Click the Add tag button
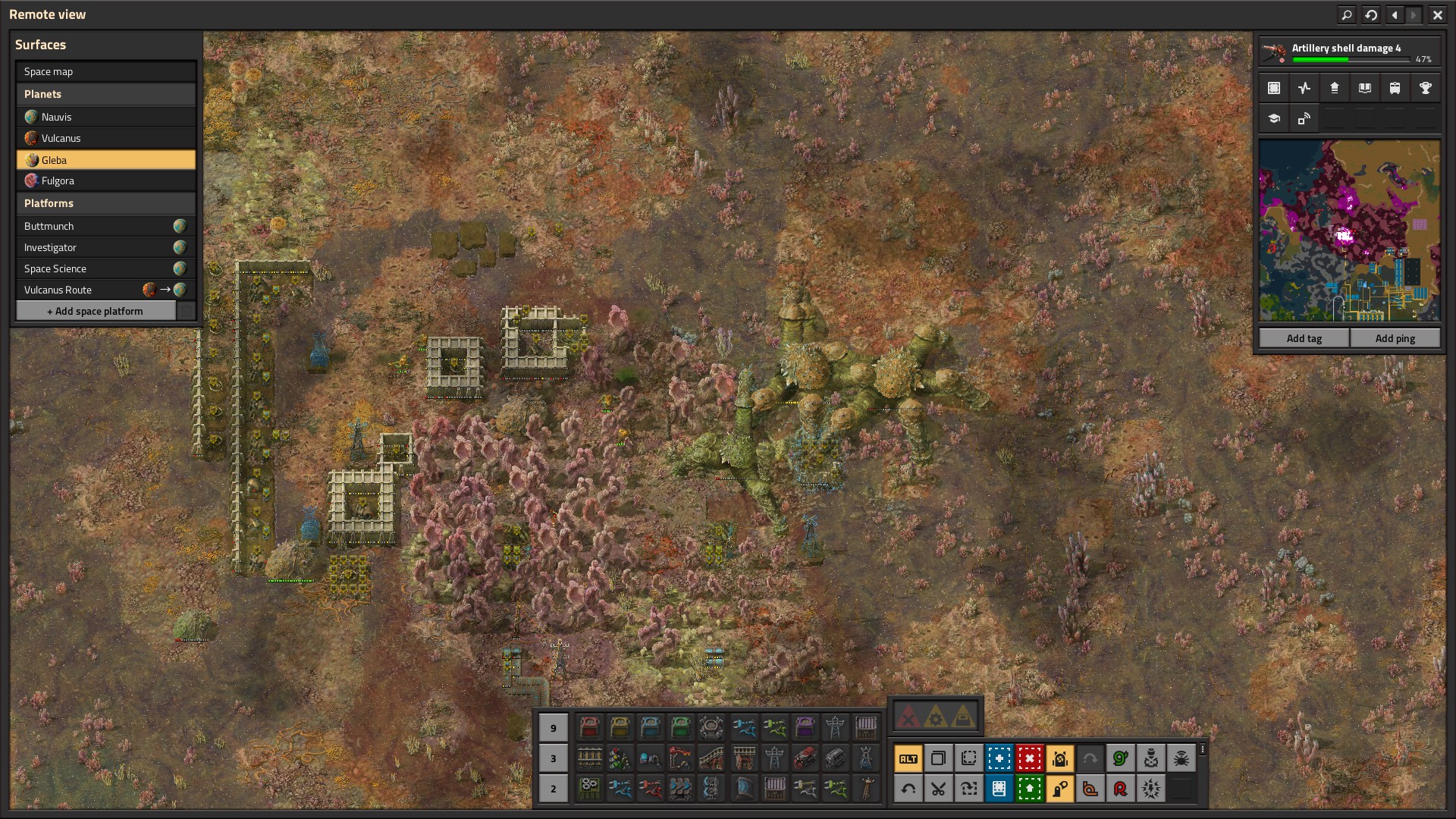Viewport: 1456px width, 819px height. [1304, 338]
